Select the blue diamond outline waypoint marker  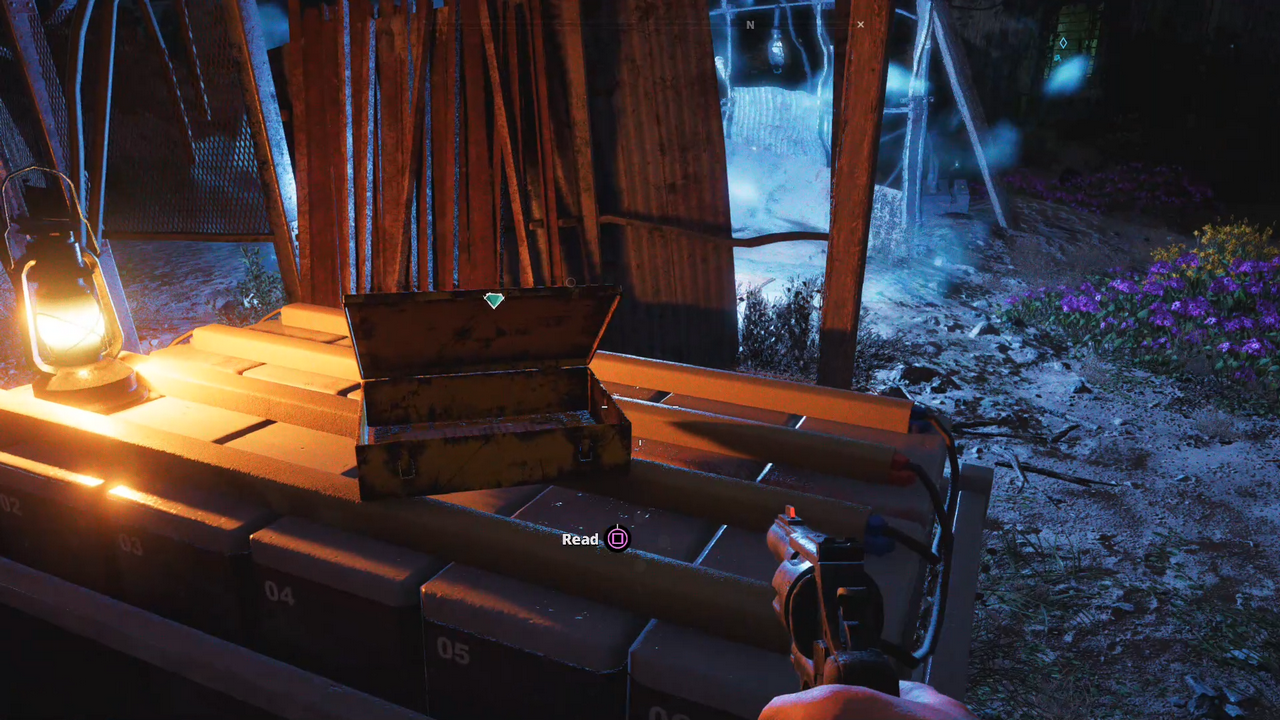[x=1063, y=43]
